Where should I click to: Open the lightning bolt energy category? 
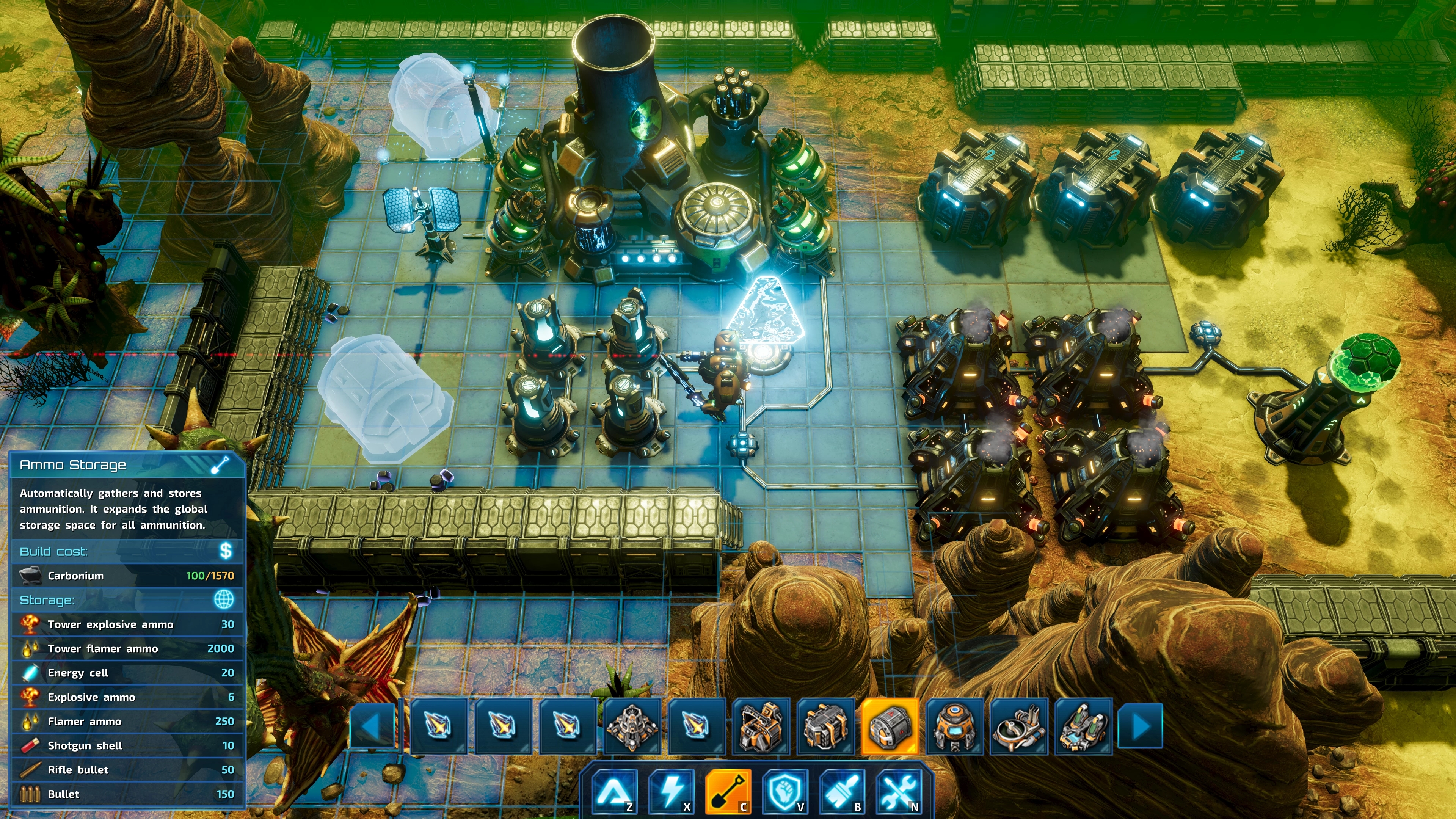(671, 790)
